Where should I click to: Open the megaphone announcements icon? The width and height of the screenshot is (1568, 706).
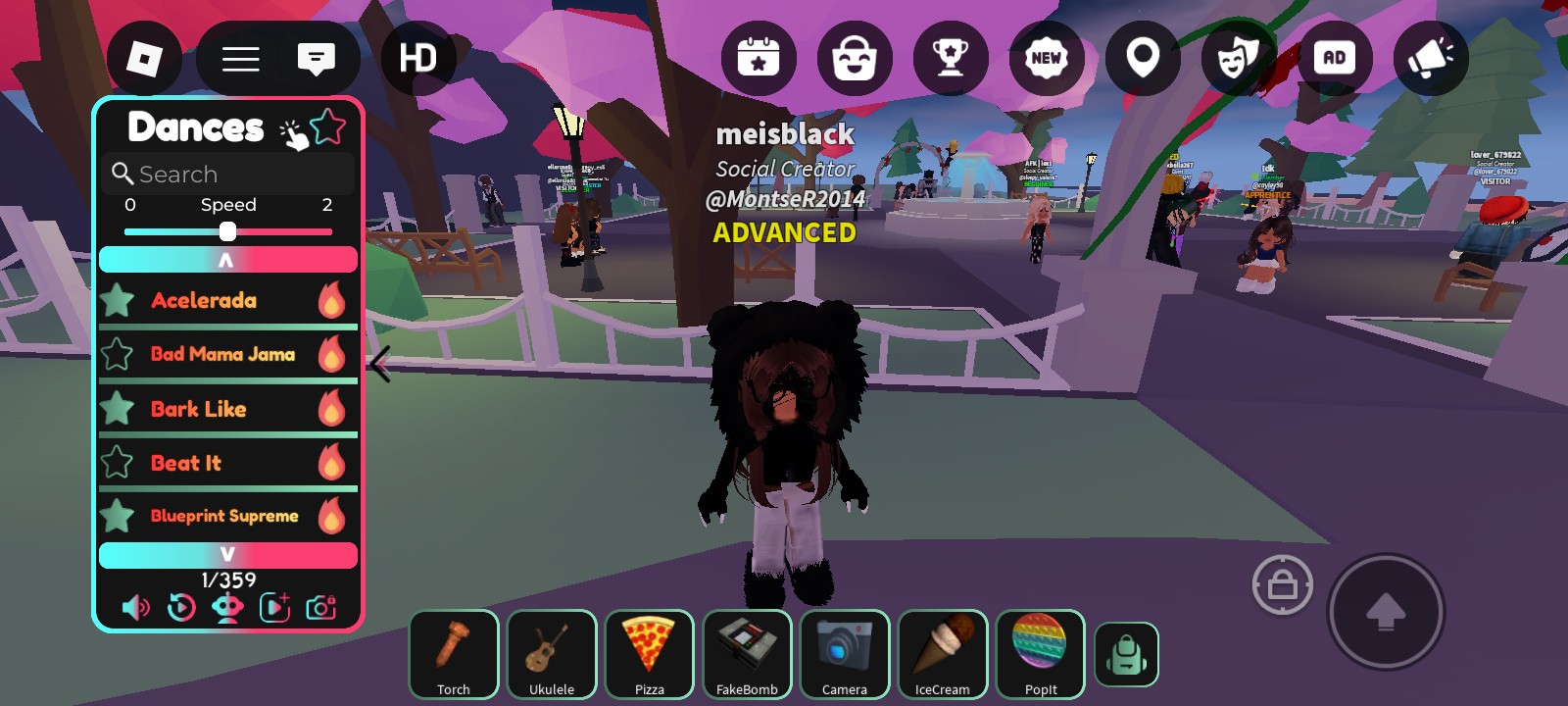click(x=1430, y=59)
